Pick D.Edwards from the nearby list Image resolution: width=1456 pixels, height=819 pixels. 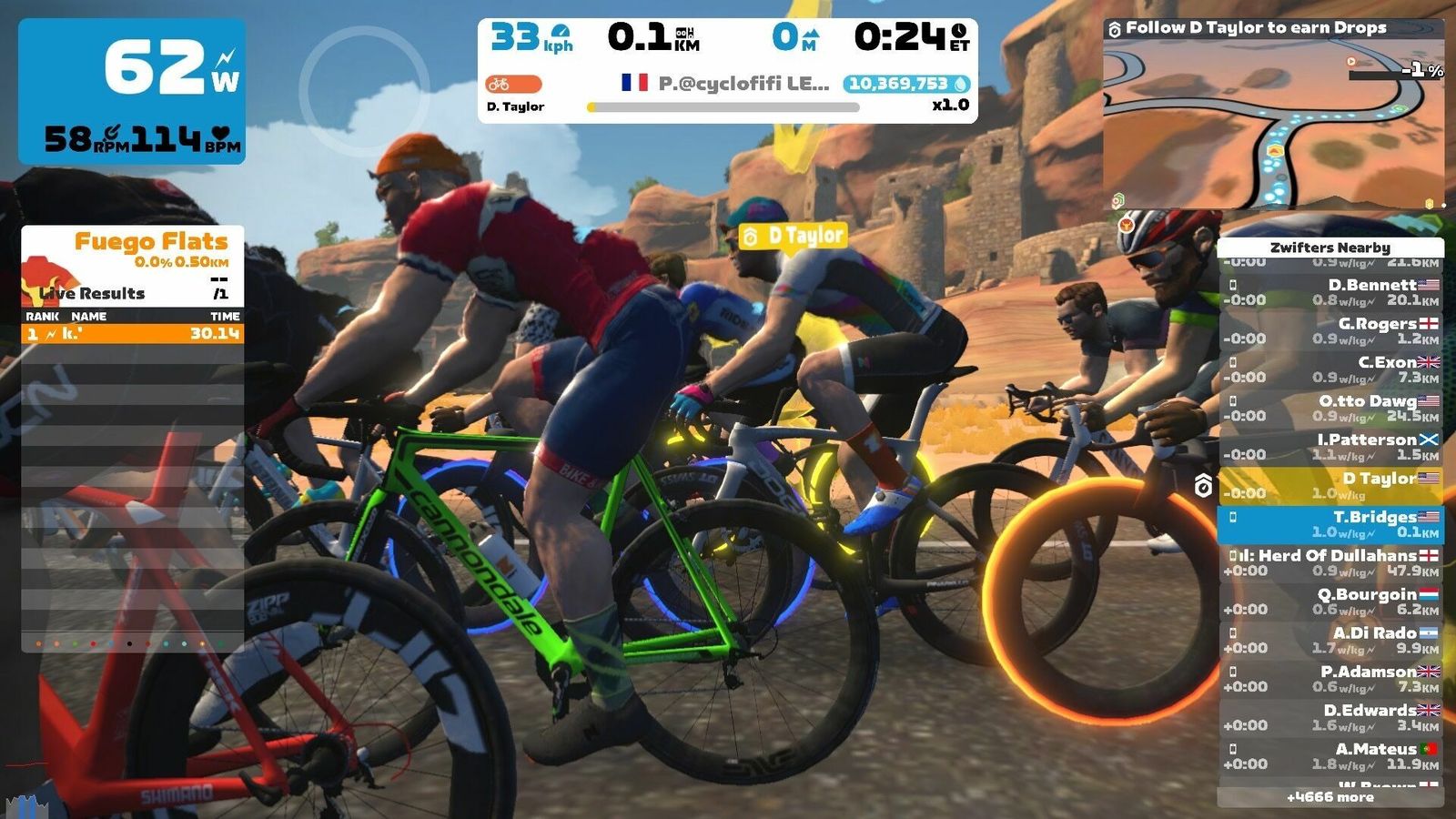[1330, 718]
